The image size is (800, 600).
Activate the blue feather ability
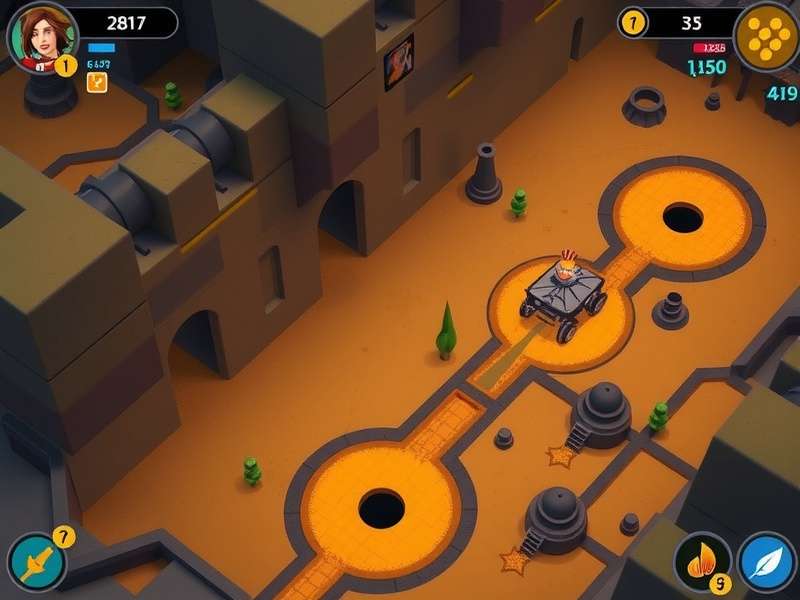(767, 561)
